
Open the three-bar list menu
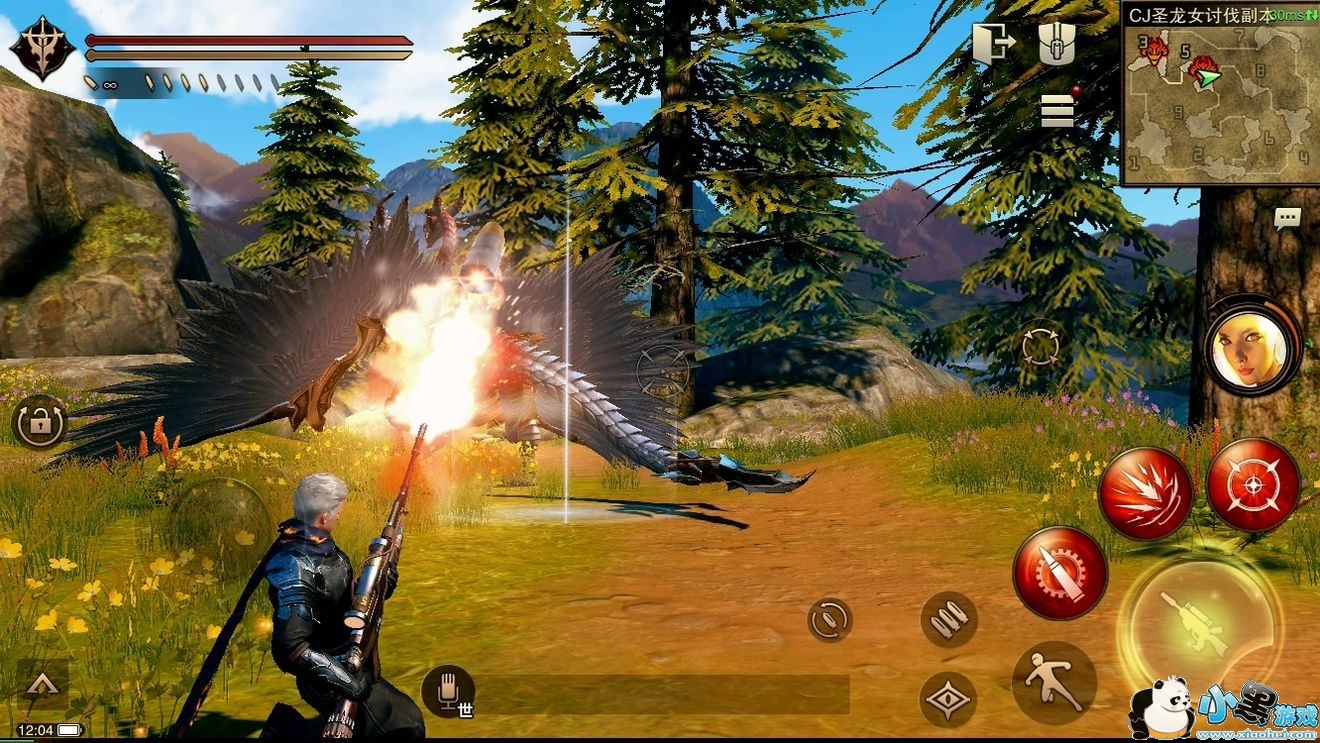(x=1057, y=110)
